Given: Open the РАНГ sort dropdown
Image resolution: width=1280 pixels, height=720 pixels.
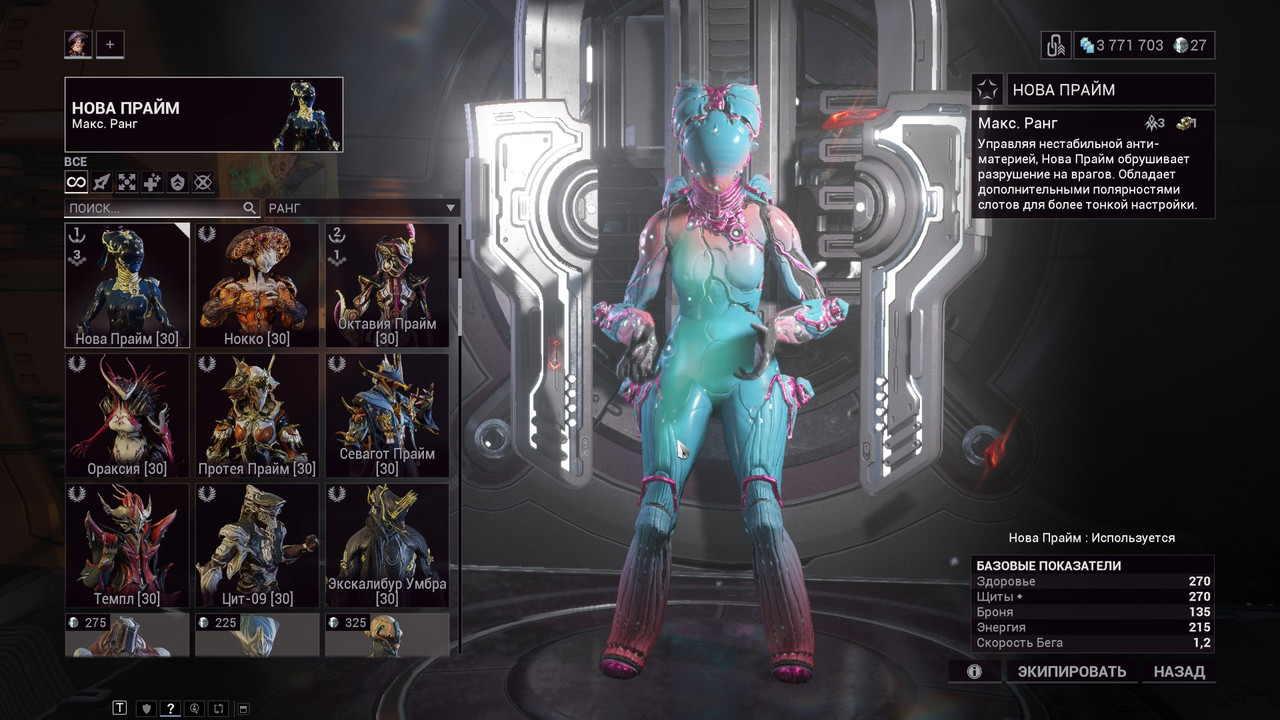Looking at the screenshot, I should click(362, 208).
